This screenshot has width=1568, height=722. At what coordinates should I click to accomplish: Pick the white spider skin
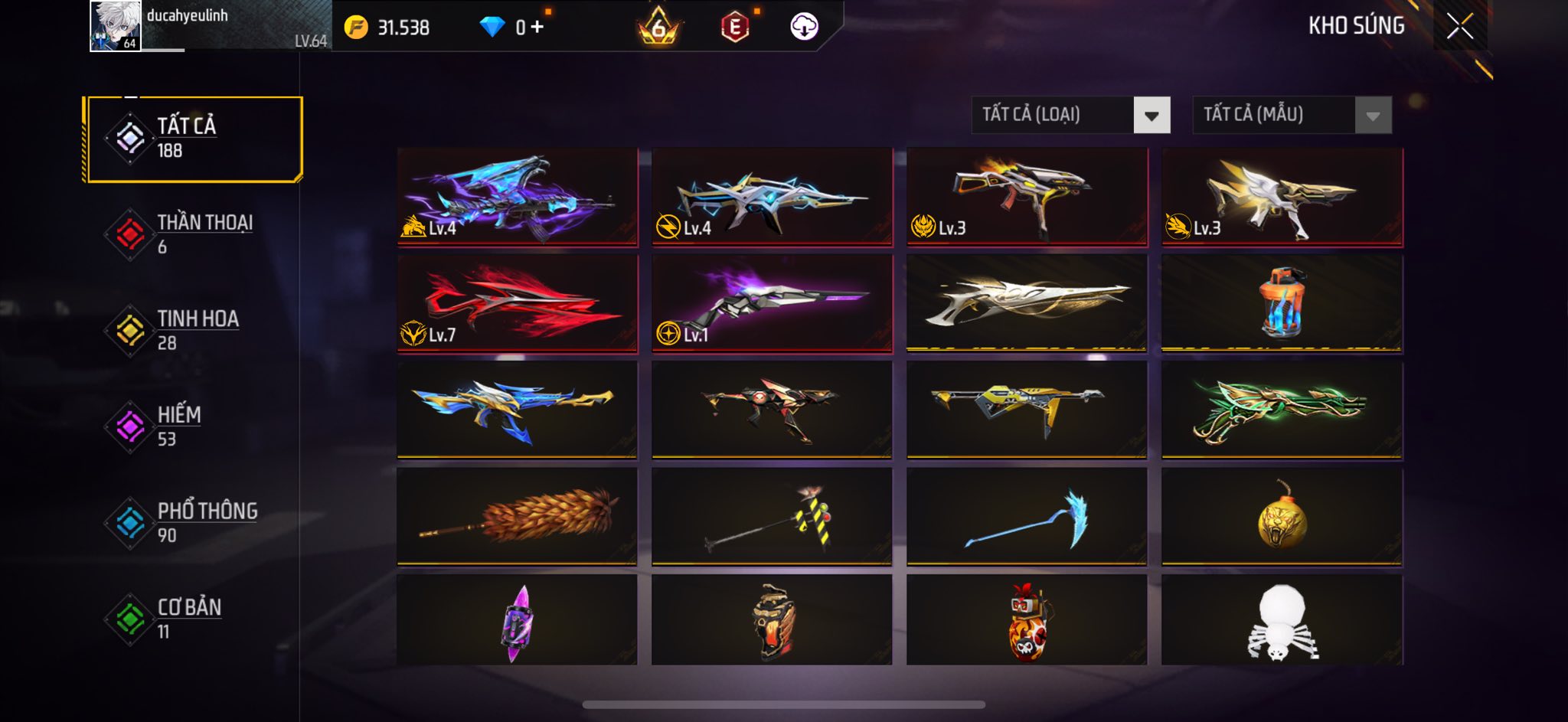click(x=1282, y=620)
